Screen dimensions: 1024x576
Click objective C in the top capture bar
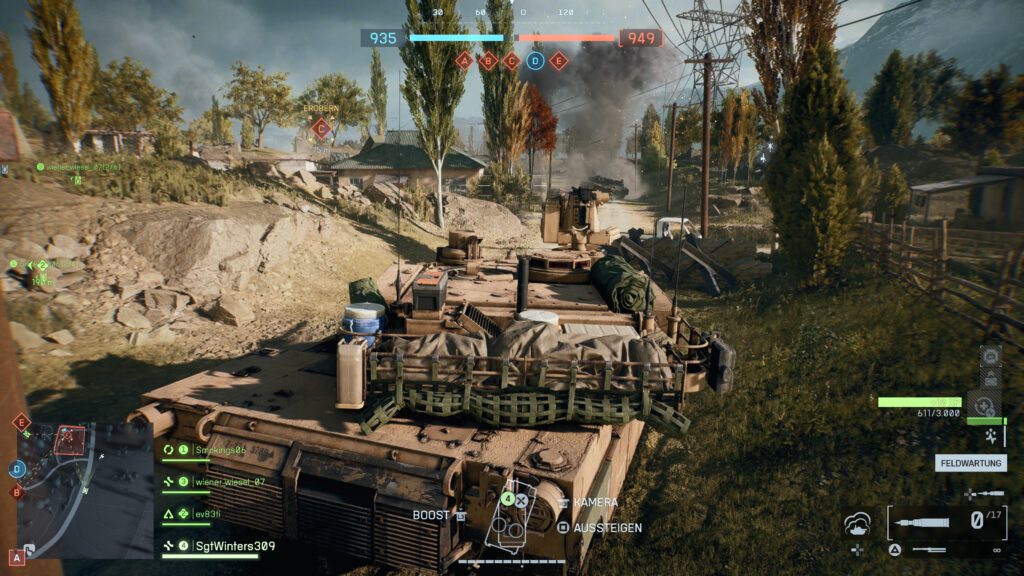(x=511, y=60)
